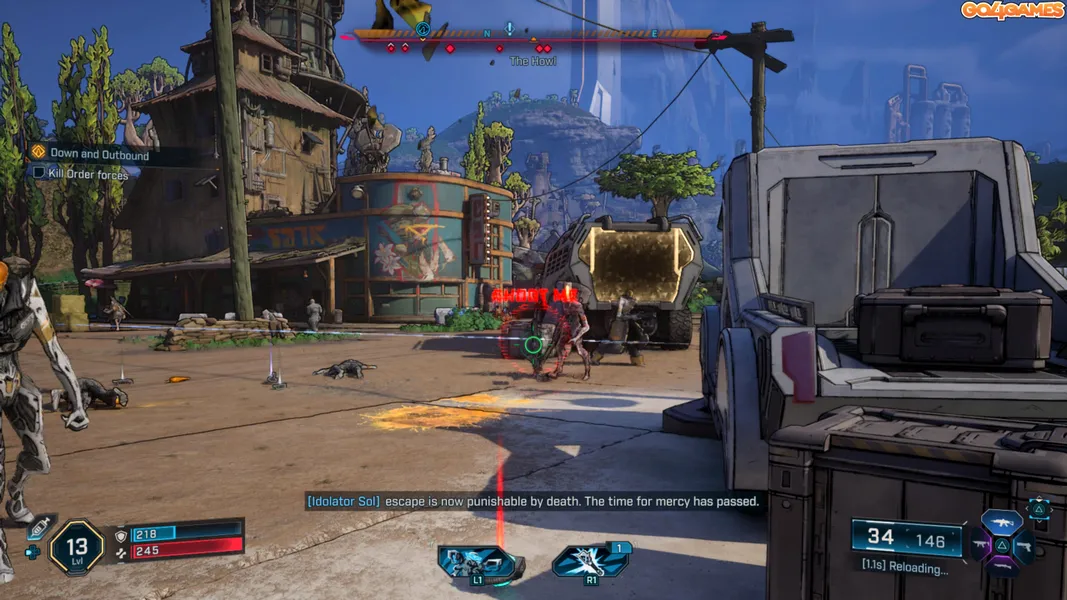Open the Down and Outbound quest tracker
This screenshot has width=1067, height=600.
coord(98,155)
